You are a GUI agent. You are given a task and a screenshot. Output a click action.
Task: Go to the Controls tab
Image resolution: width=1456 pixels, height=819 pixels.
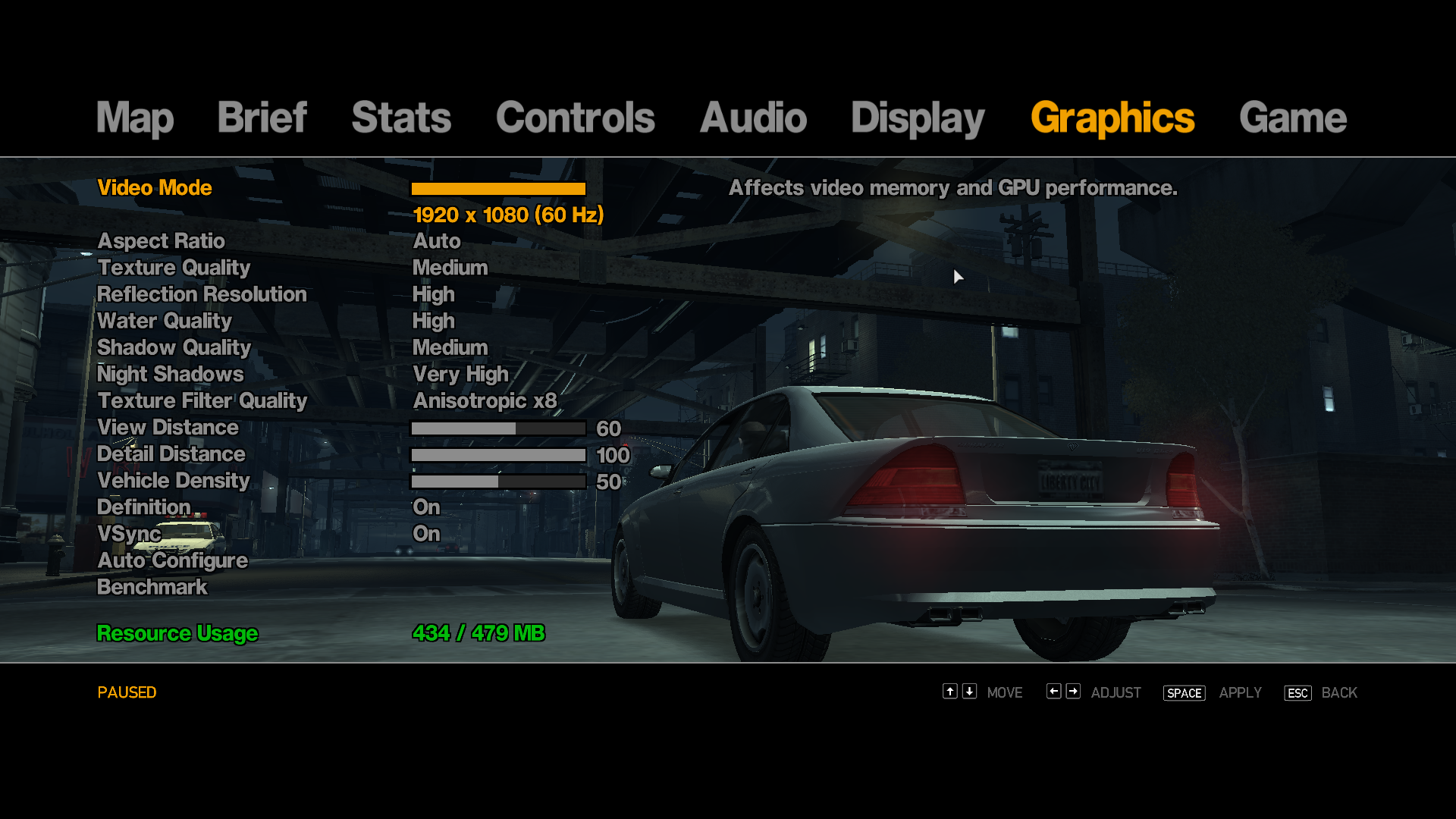point(575,118)
